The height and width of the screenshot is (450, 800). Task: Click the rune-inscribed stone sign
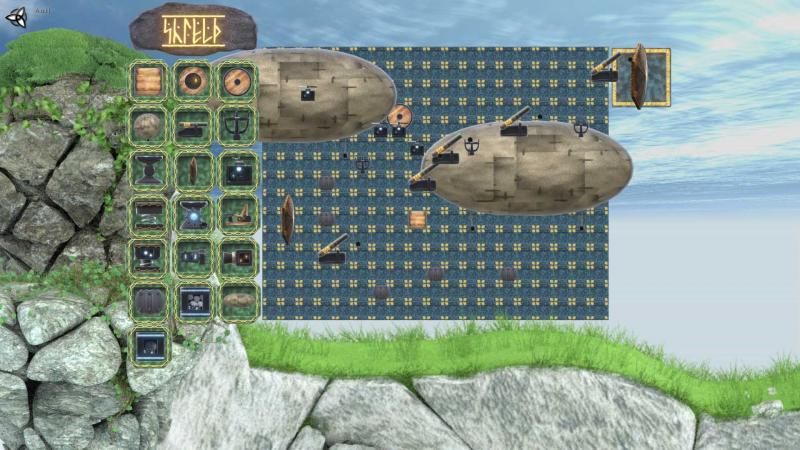click(x=193, y=29)
